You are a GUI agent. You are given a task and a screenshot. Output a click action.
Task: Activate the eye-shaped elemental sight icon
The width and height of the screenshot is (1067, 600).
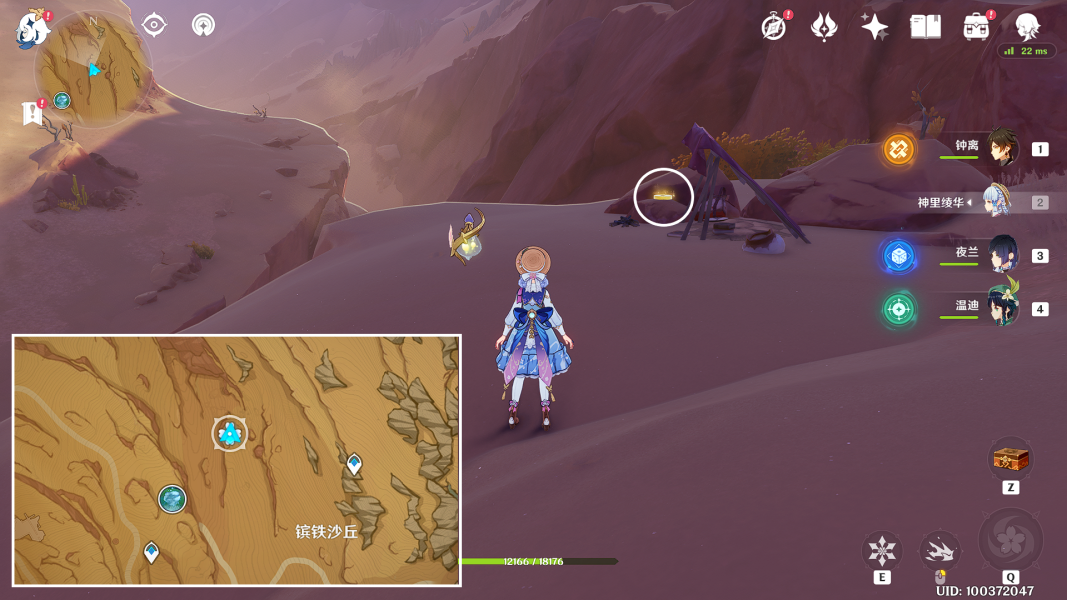point(154,24)
